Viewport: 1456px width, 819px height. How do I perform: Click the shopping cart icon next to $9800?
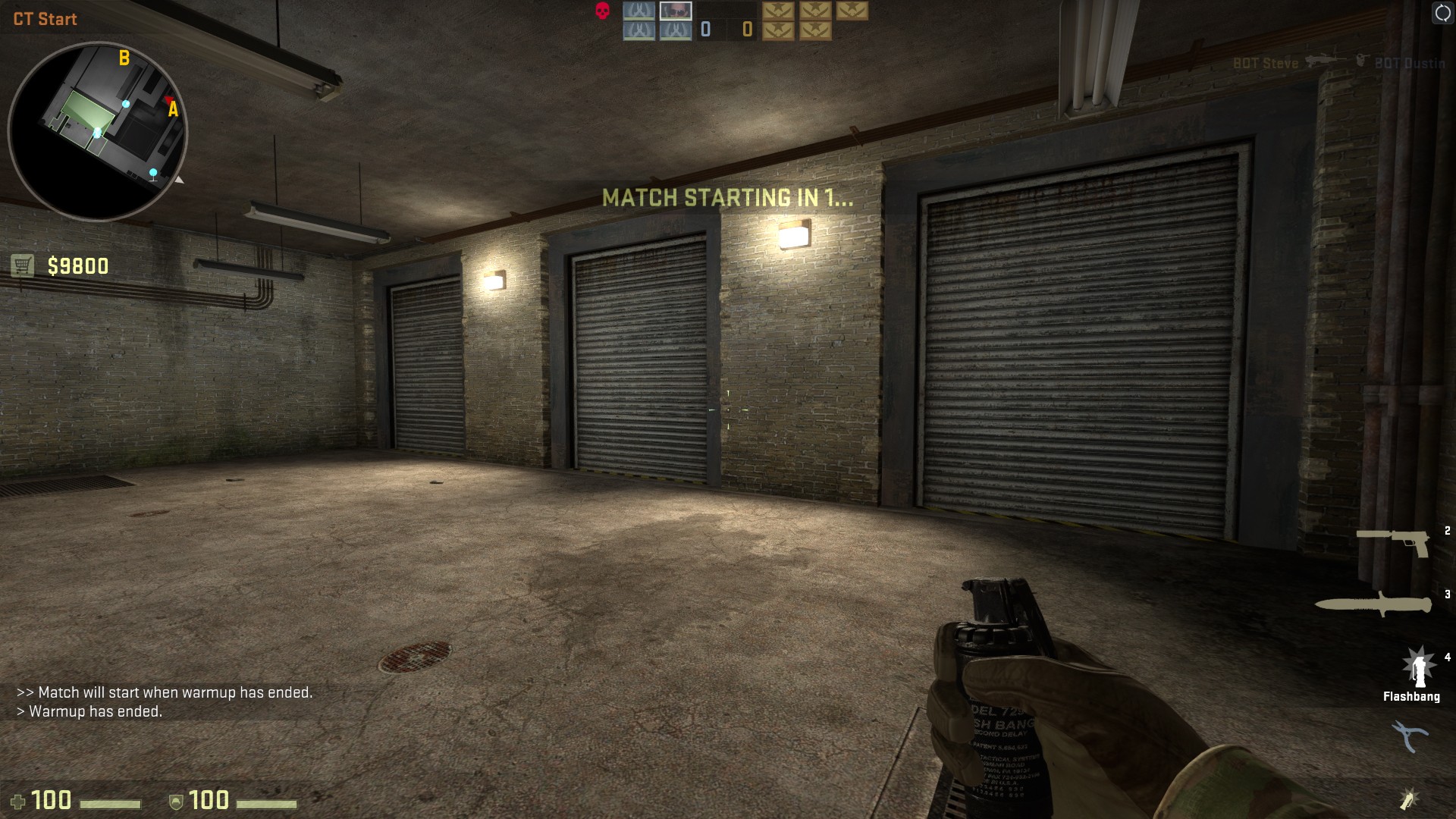click(x=22, y=265)
